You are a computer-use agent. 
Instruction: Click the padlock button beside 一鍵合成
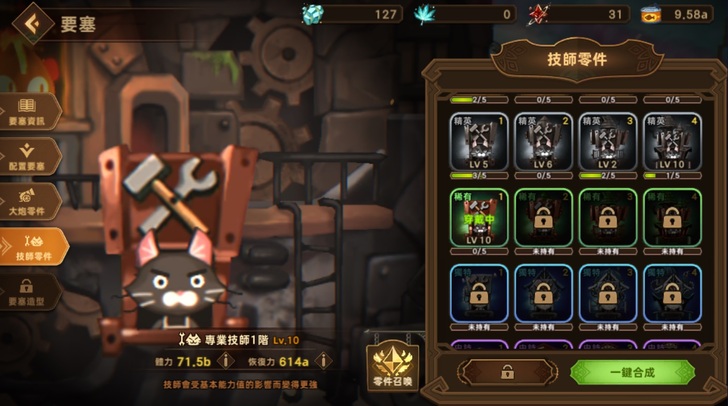[506, 372]
